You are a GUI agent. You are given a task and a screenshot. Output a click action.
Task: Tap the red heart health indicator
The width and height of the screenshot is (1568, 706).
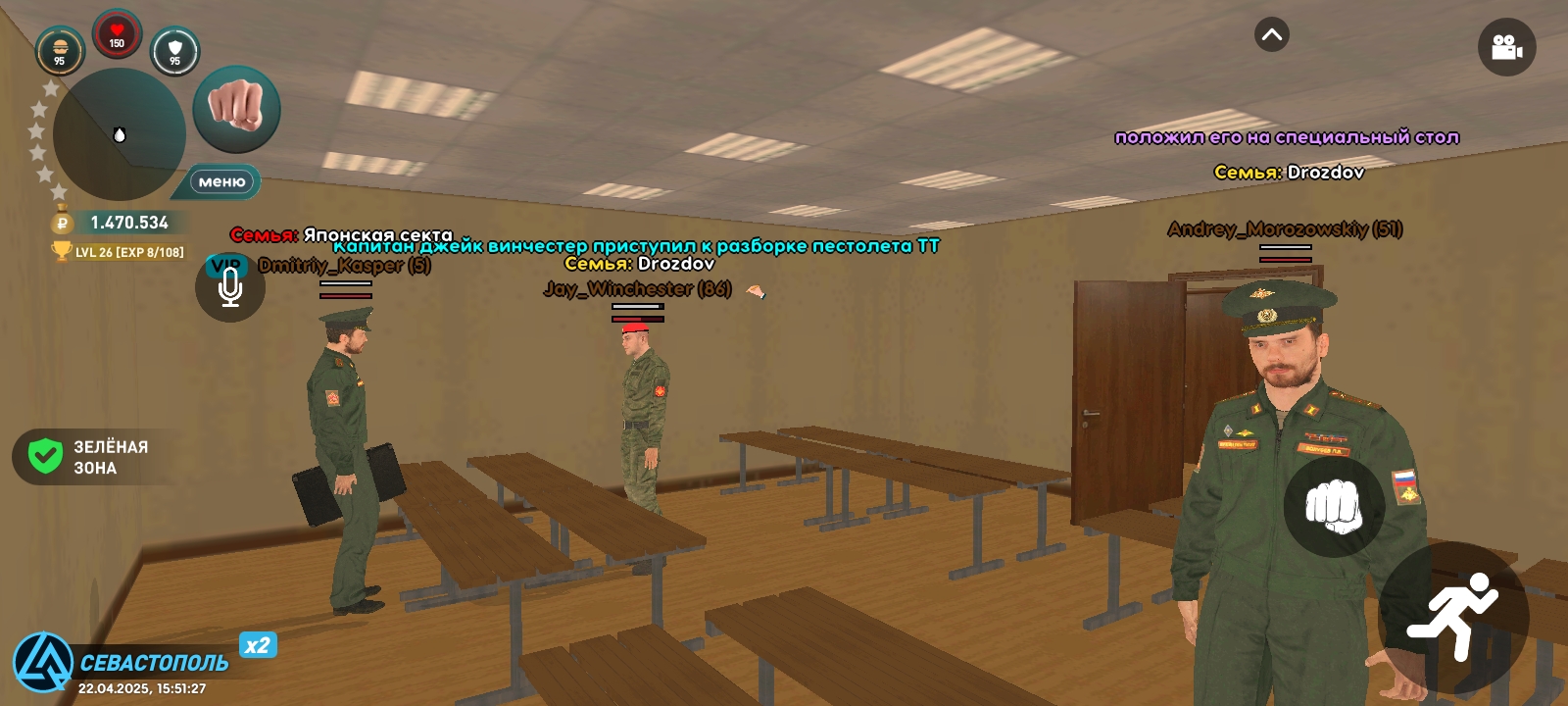pyautogui.click(x=118, y=32)
